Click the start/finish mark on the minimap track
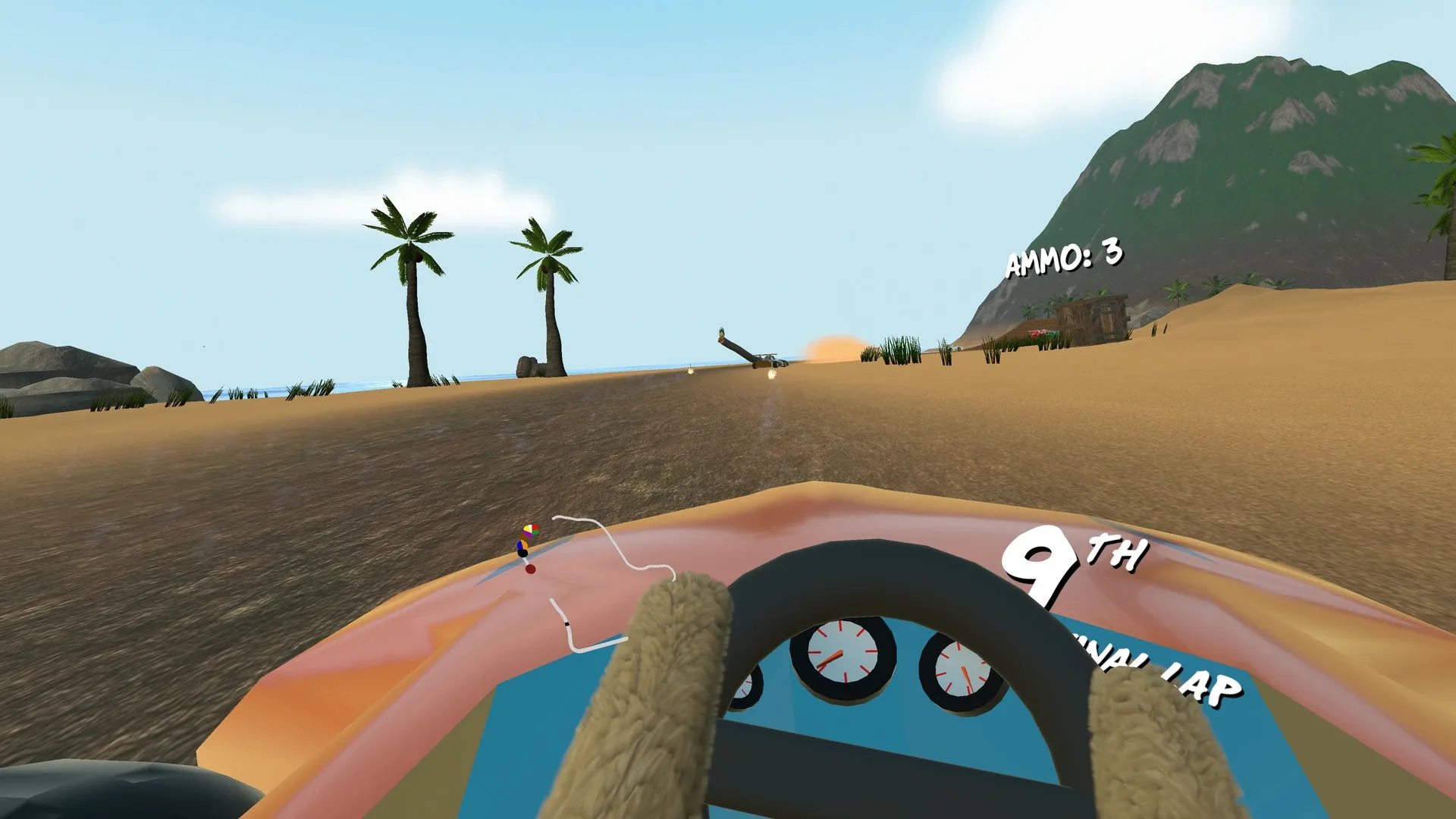The image size is (1456, 819). click(566, 623)
